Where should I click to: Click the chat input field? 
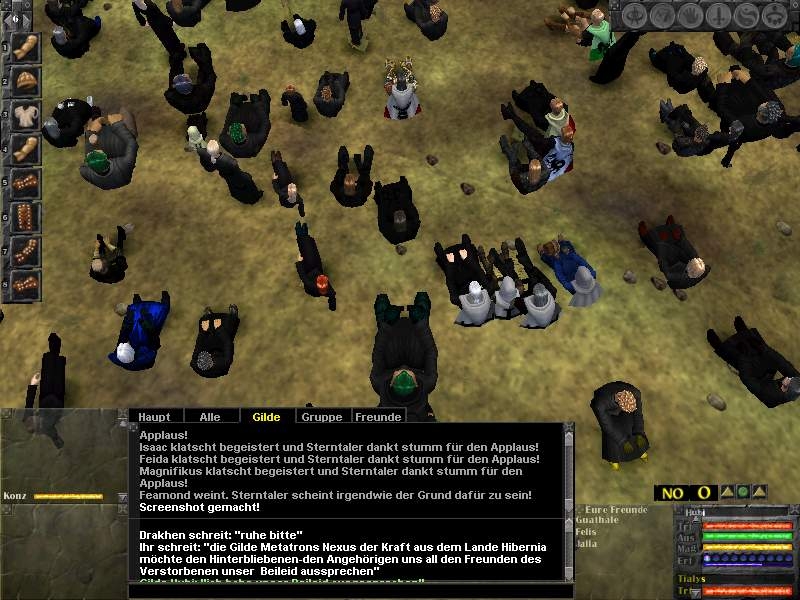click(x=350, y=591)
